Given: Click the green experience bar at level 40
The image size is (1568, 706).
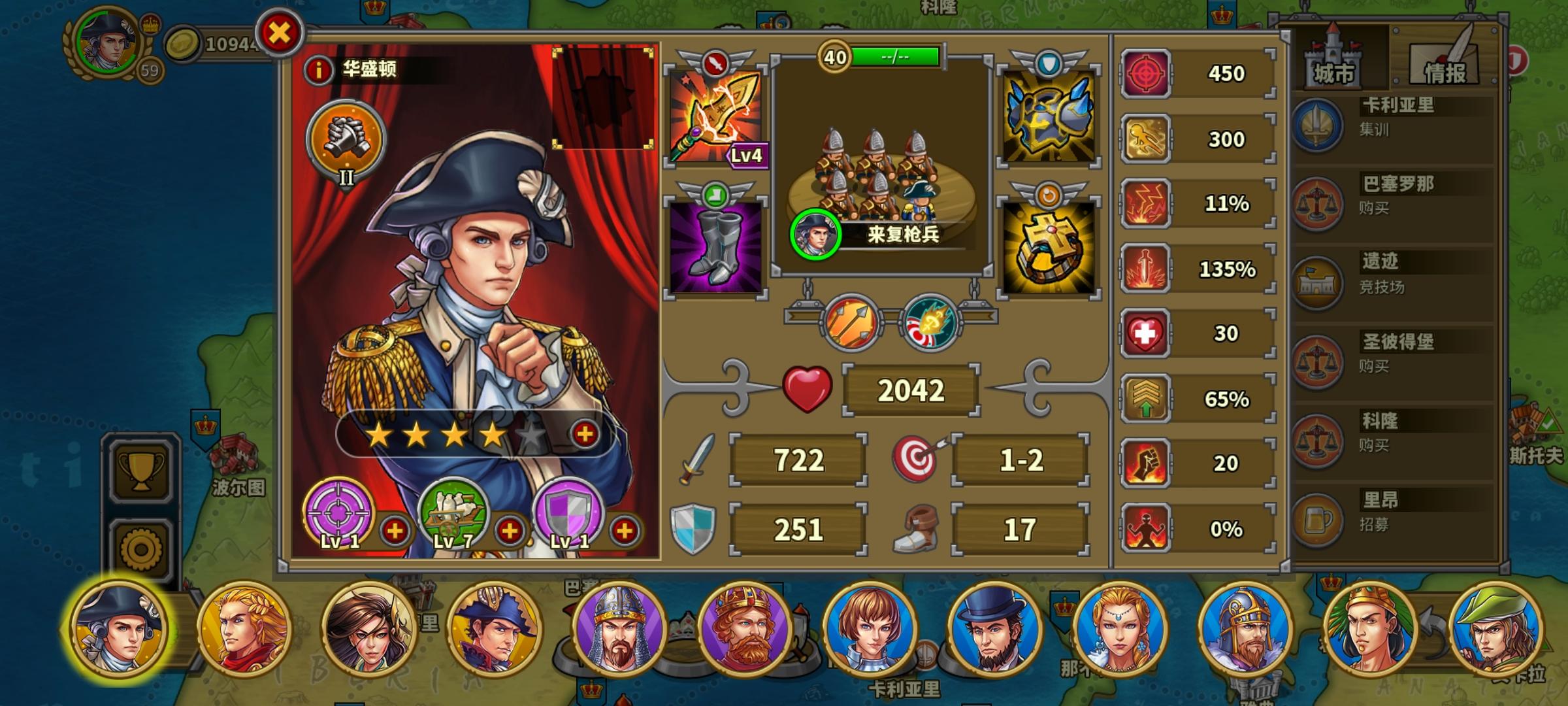Looking at the screenshot, I should point(894,56).
